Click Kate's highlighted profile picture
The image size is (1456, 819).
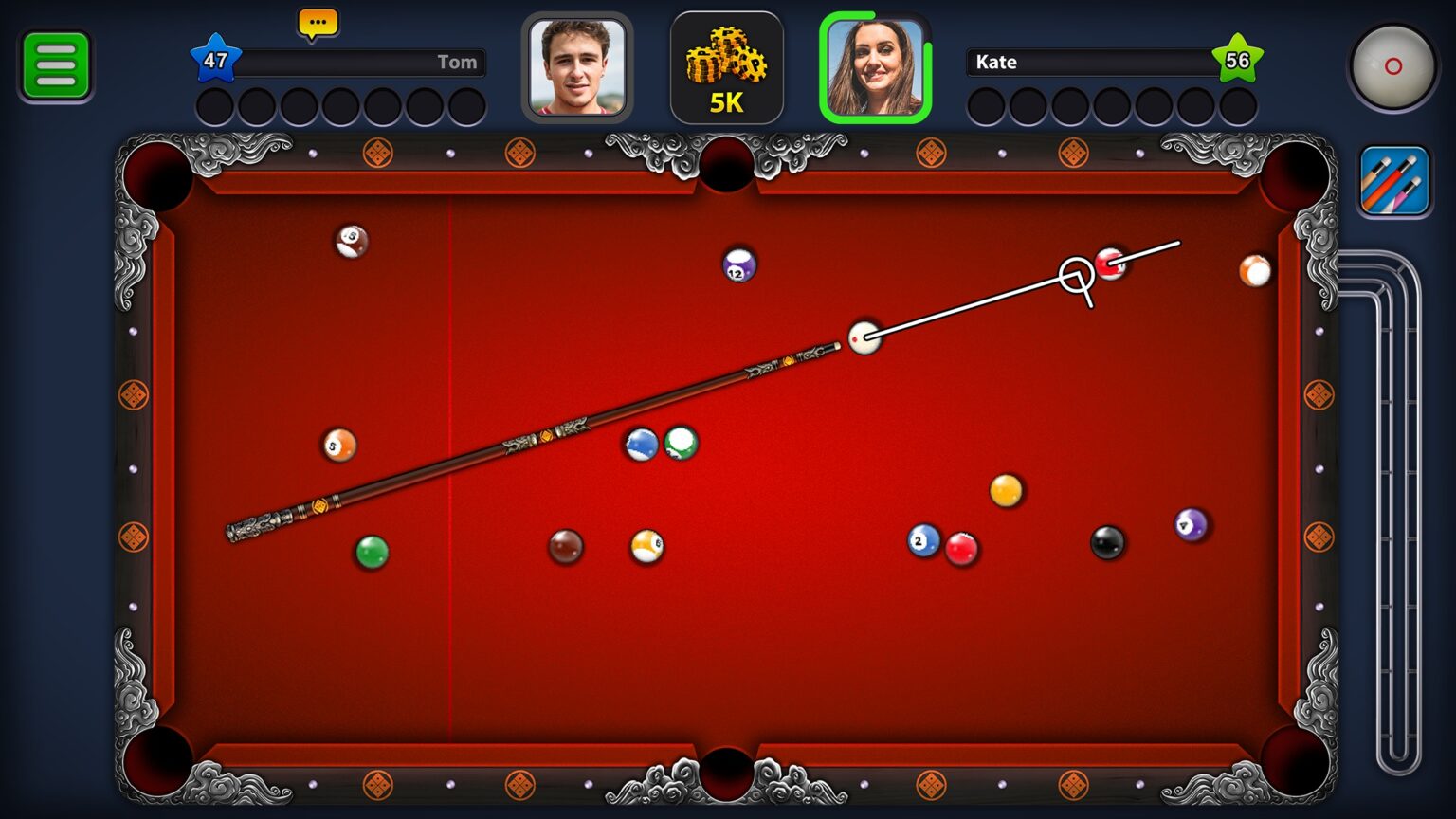(x=873, y=68)
